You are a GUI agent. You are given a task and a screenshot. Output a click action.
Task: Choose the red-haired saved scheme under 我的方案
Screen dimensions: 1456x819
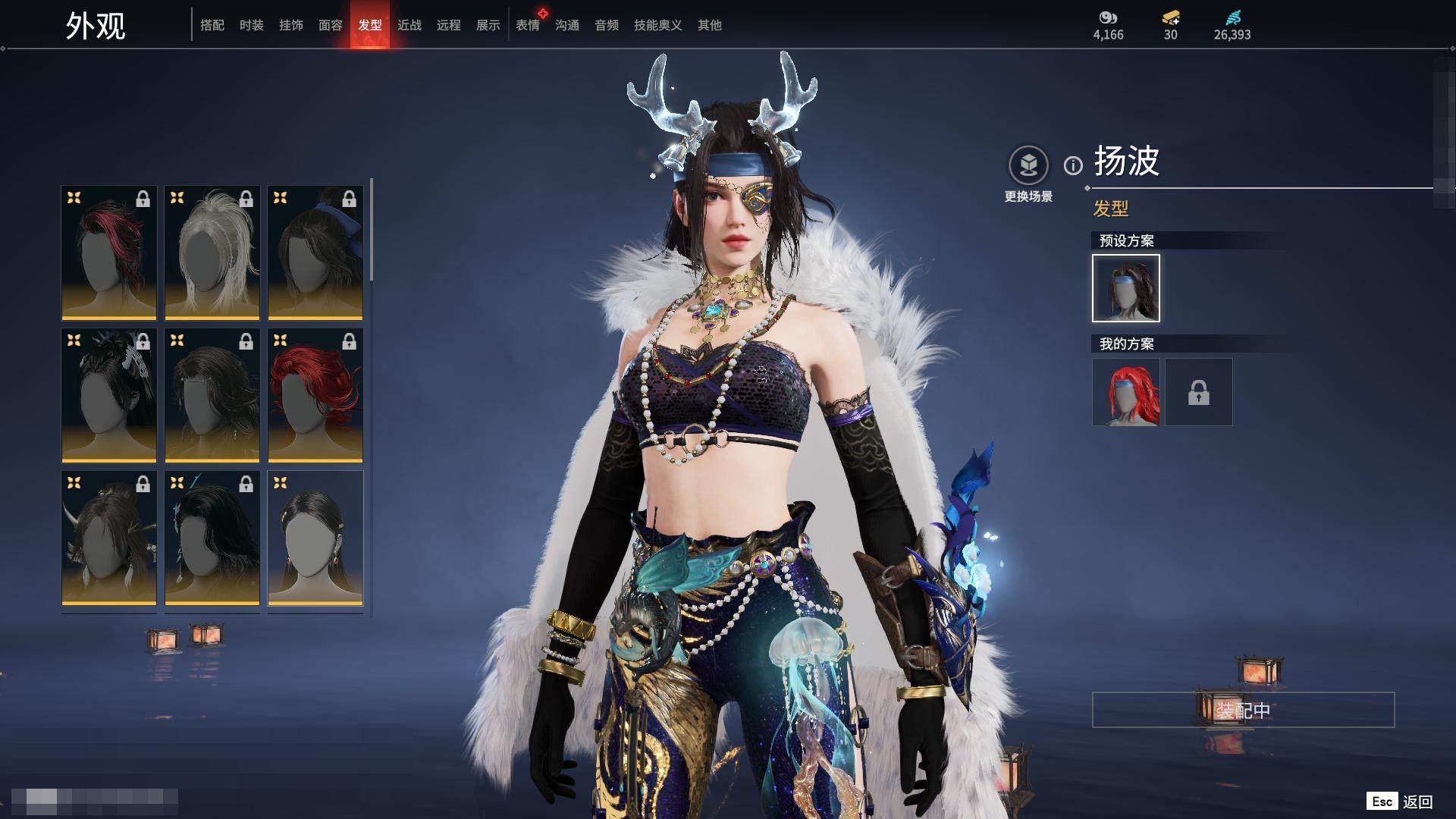[x=1126, y=392]
